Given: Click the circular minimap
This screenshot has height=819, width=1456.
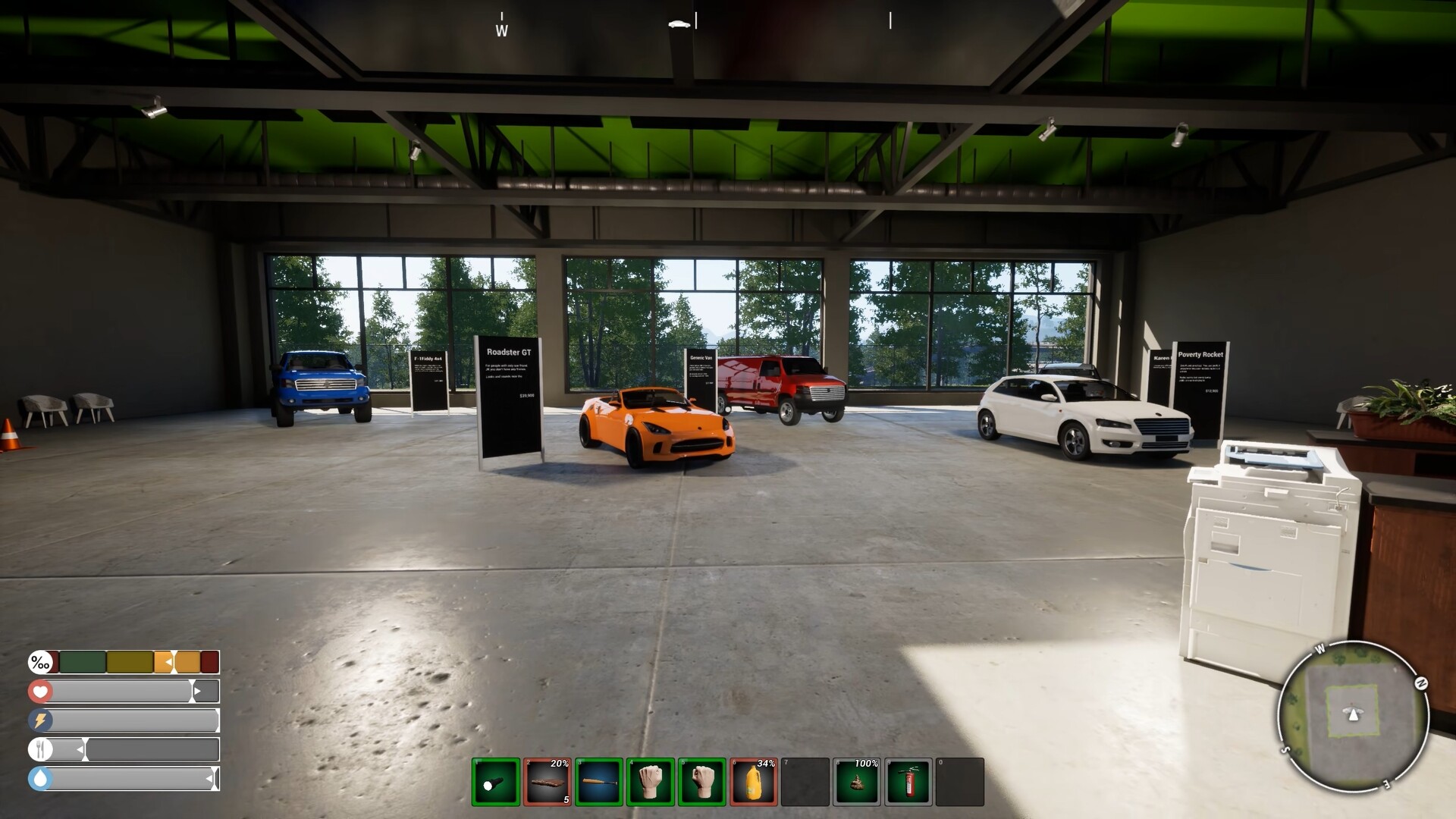Looking at the screenshot, I should click(1353, 715).
